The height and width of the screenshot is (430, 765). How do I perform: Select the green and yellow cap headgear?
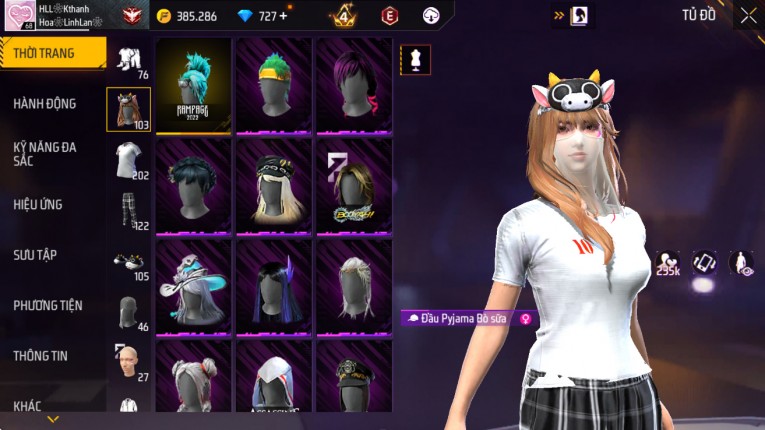(x=274, y=85)
